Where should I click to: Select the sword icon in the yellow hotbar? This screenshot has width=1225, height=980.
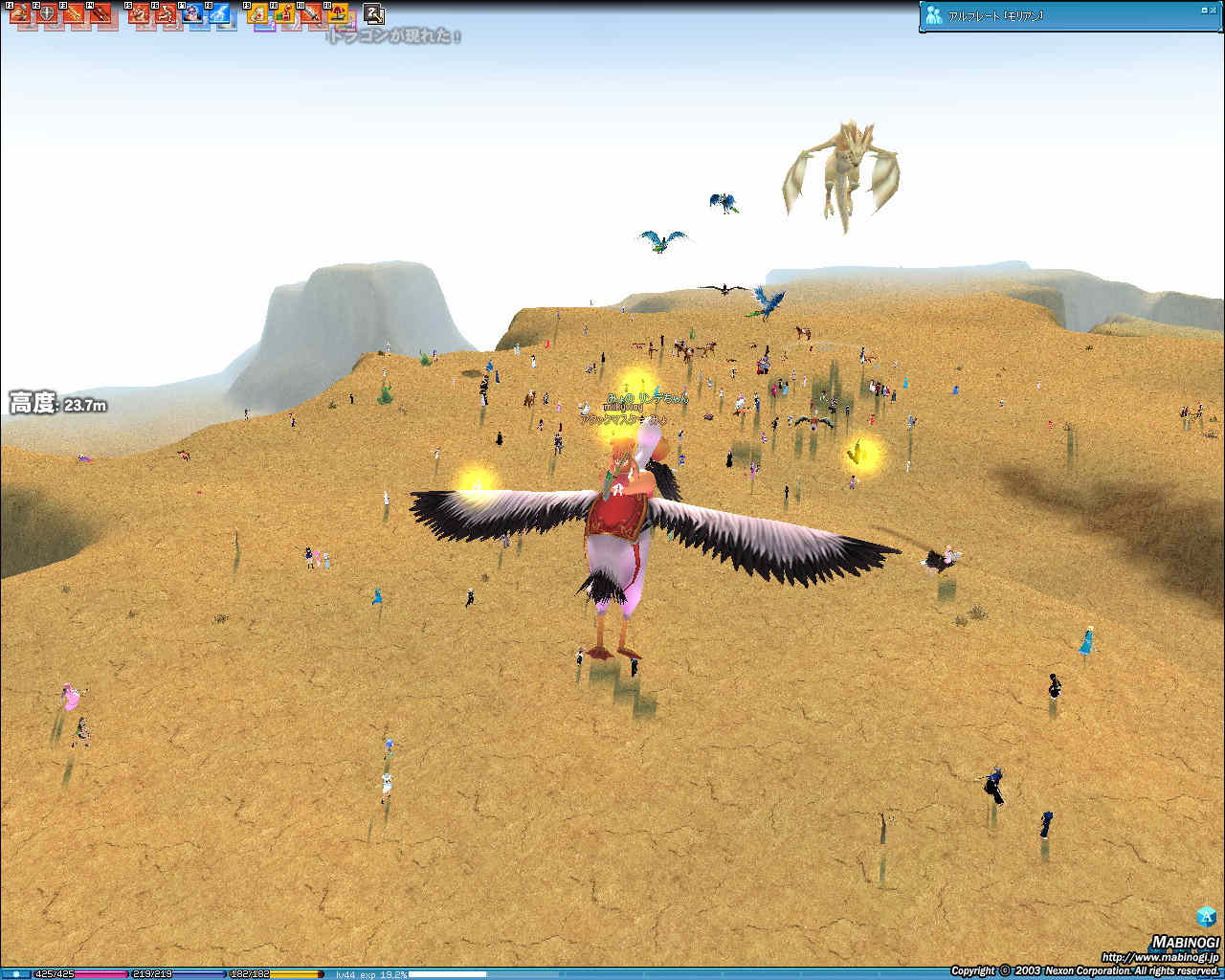(x=311, y=13)
